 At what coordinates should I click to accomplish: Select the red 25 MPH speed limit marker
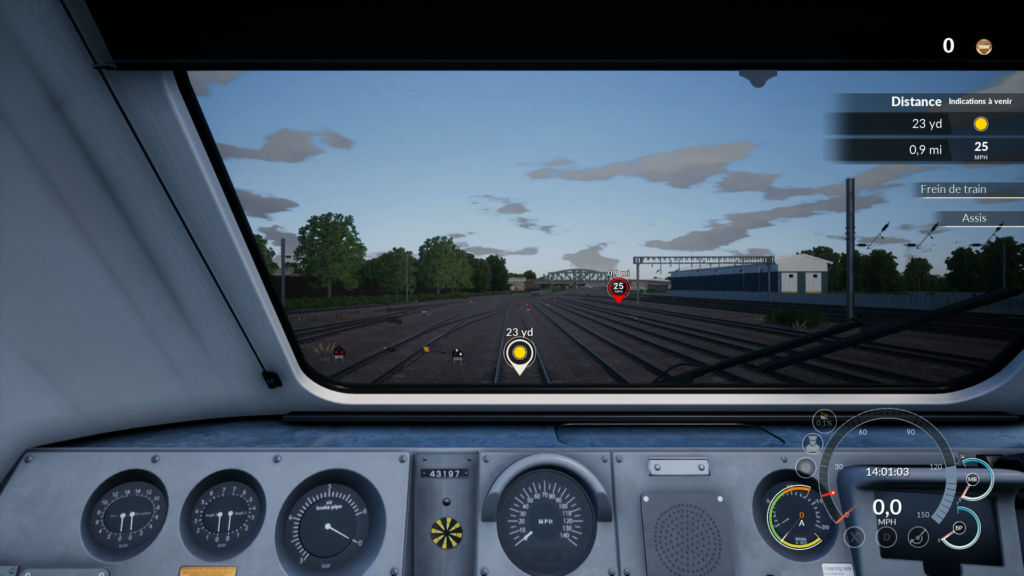tap(618, 288)
